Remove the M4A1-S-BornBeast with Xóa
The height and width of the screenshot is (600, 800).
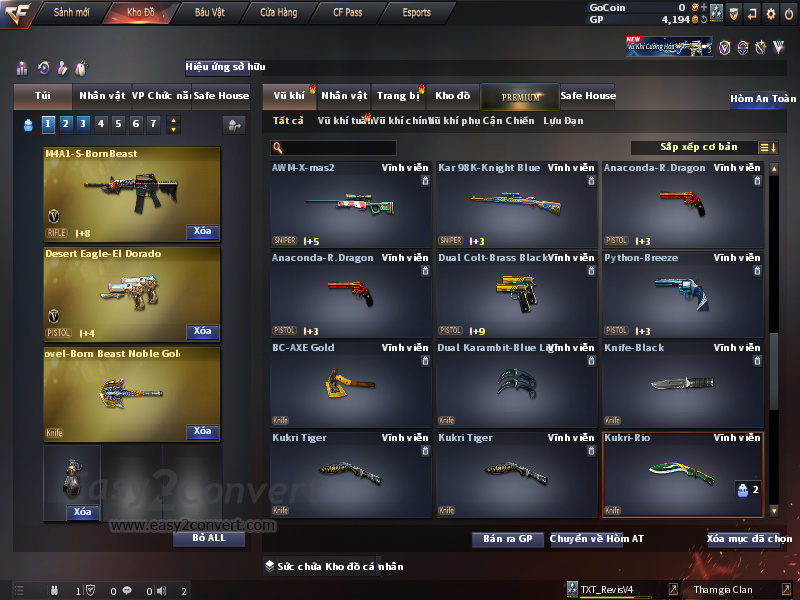coord(202,232)
